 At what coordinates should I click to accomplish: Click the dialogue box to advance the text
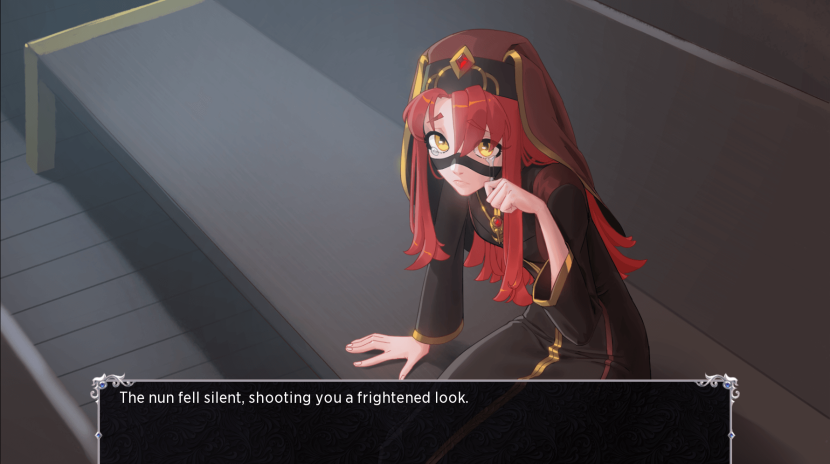[x=414, y=422]
